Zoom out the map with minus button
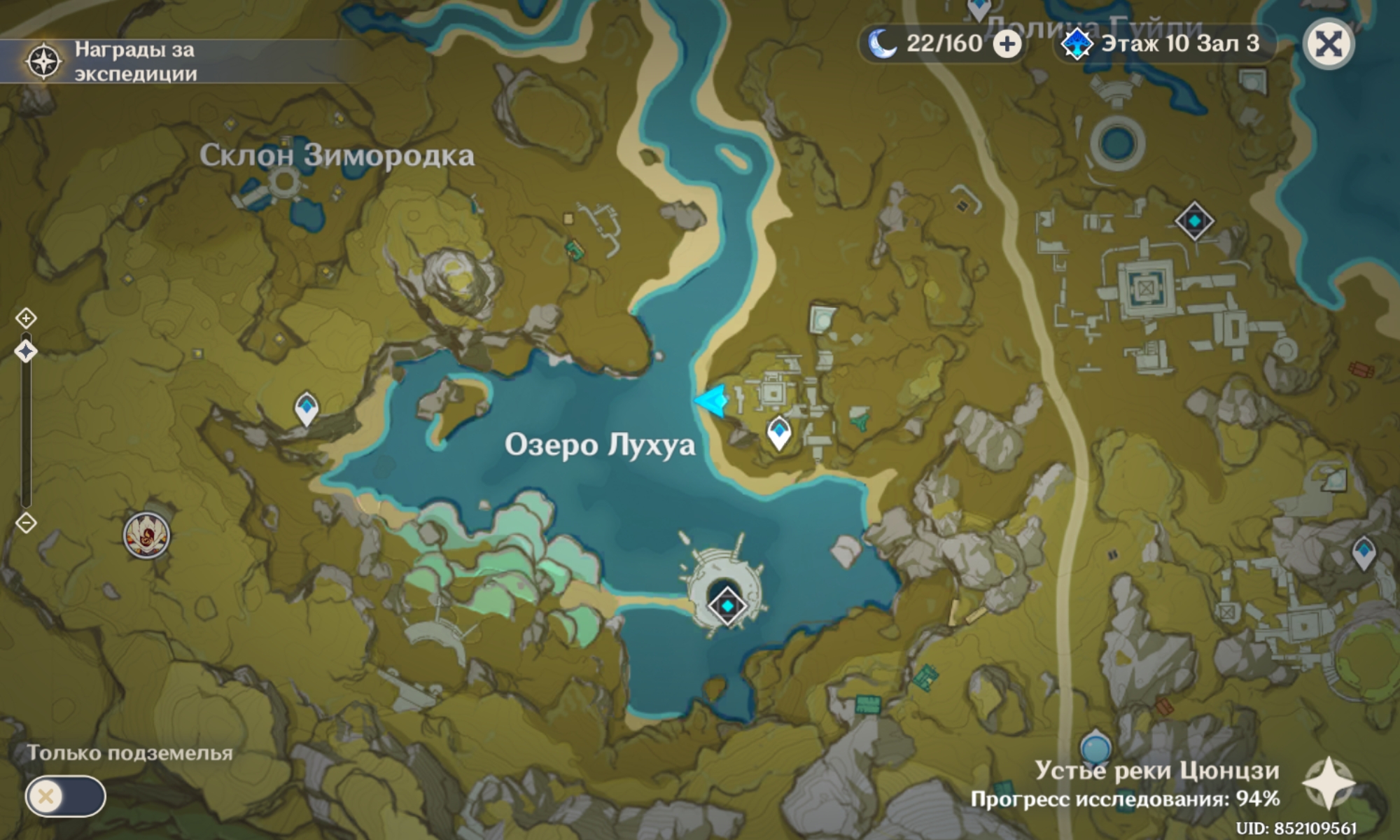This screenshot has height=840, width=1400. click(x=26, y=523)
